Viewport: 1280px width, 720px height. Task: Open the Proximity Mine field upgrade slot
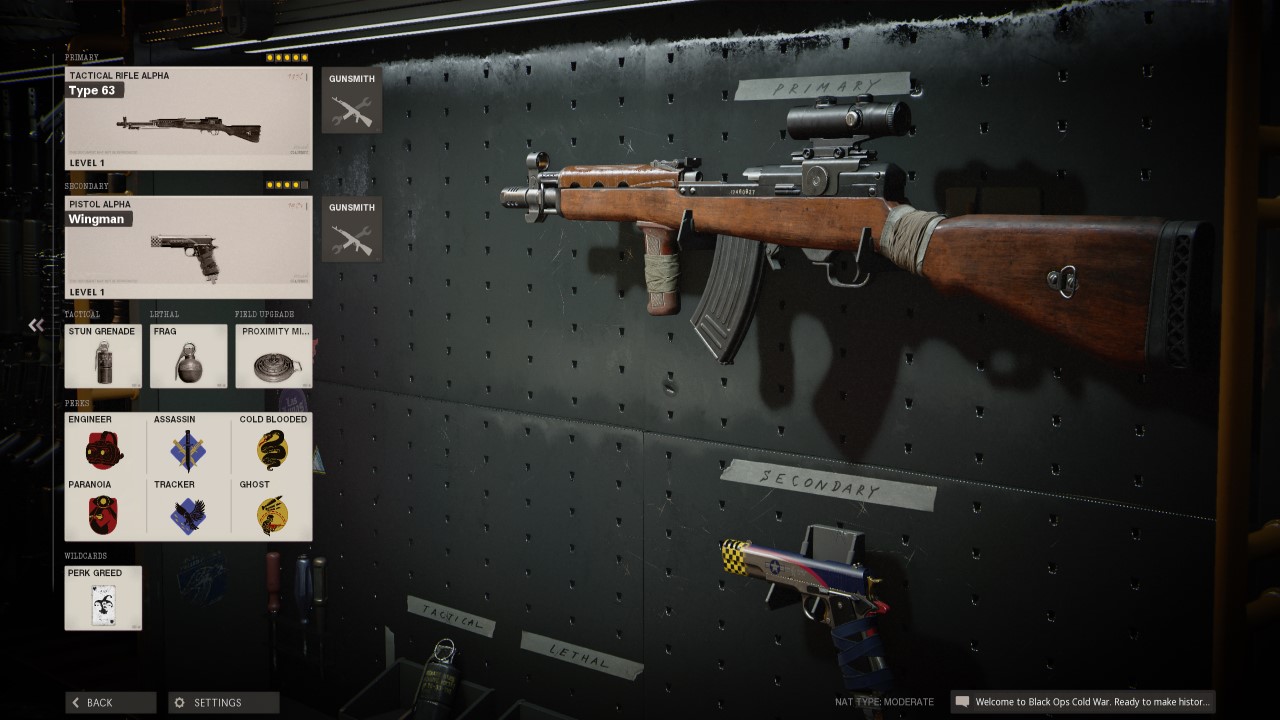[x=274, y=356]
